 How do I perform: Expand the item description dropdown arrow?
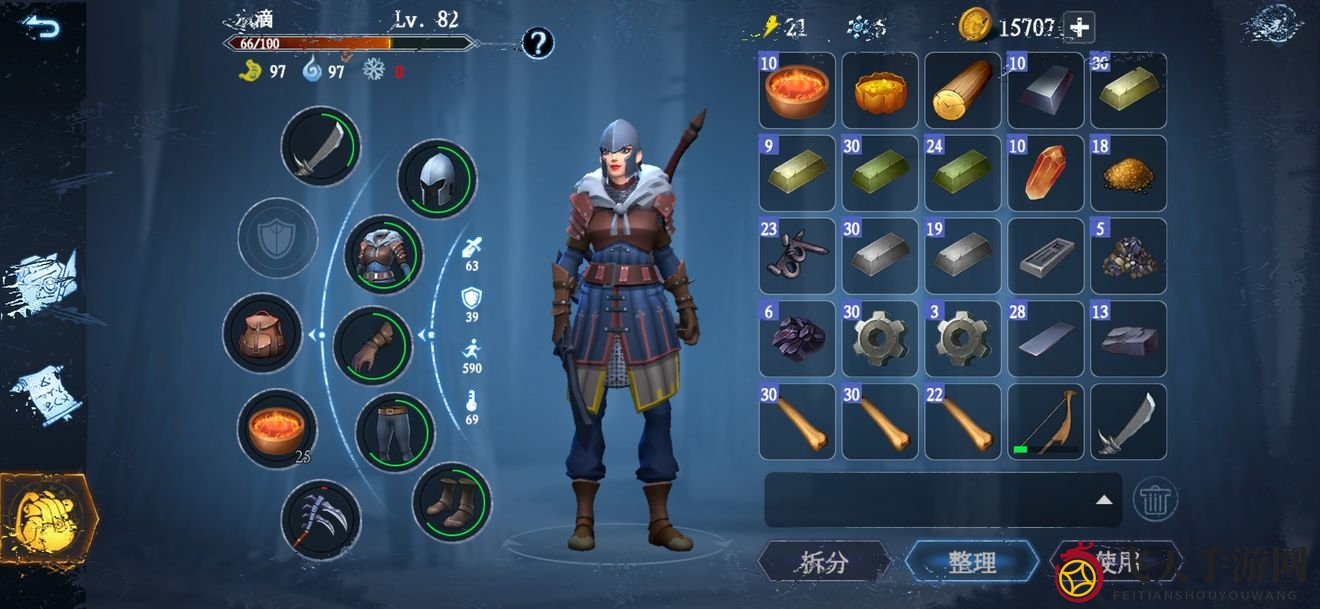1104,499
